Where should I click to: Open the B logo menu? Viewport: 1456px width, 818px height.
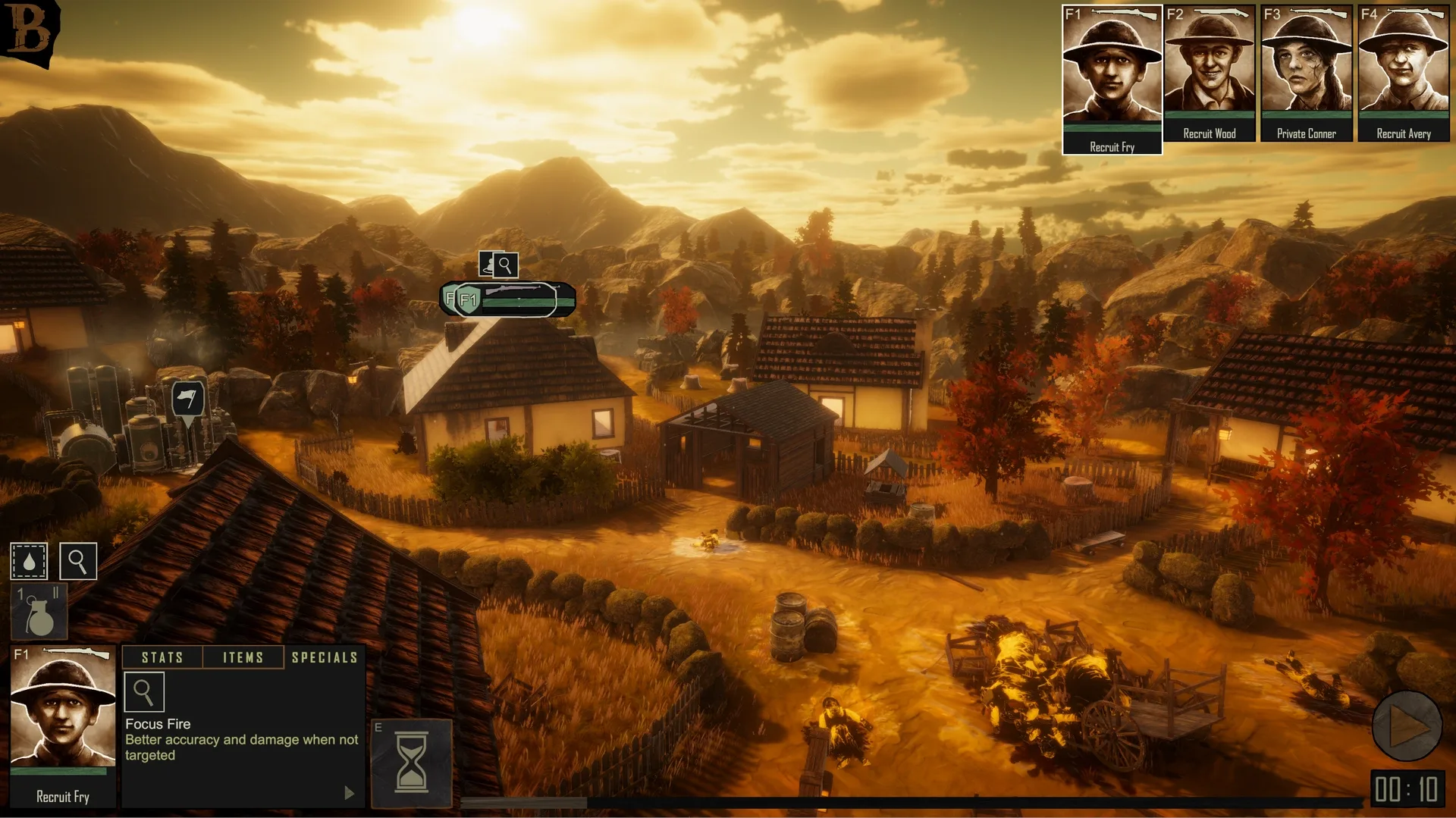click(x=29, y=30)
